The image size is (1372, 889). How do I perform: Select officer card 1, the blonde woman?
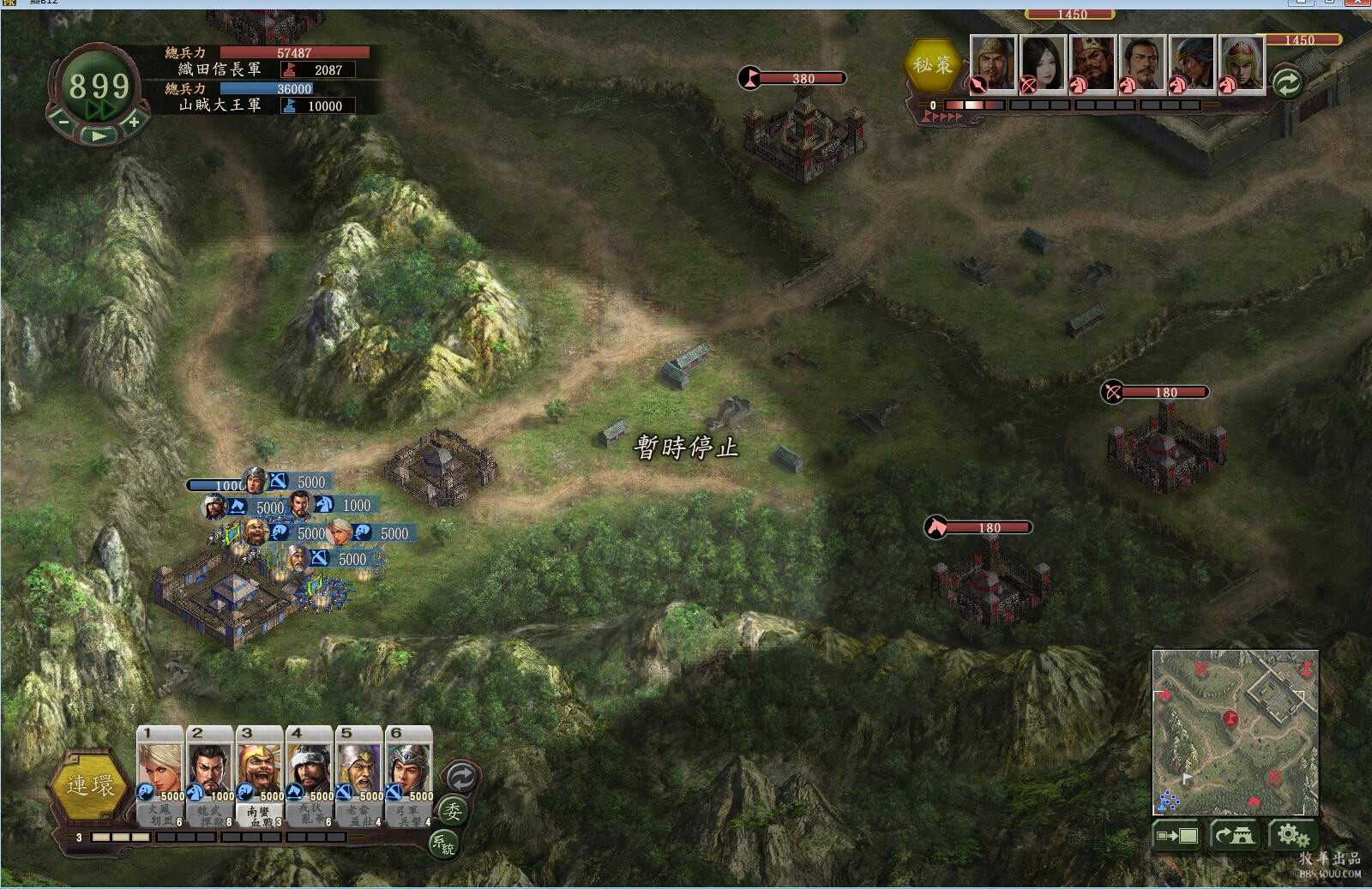[160, 774]
